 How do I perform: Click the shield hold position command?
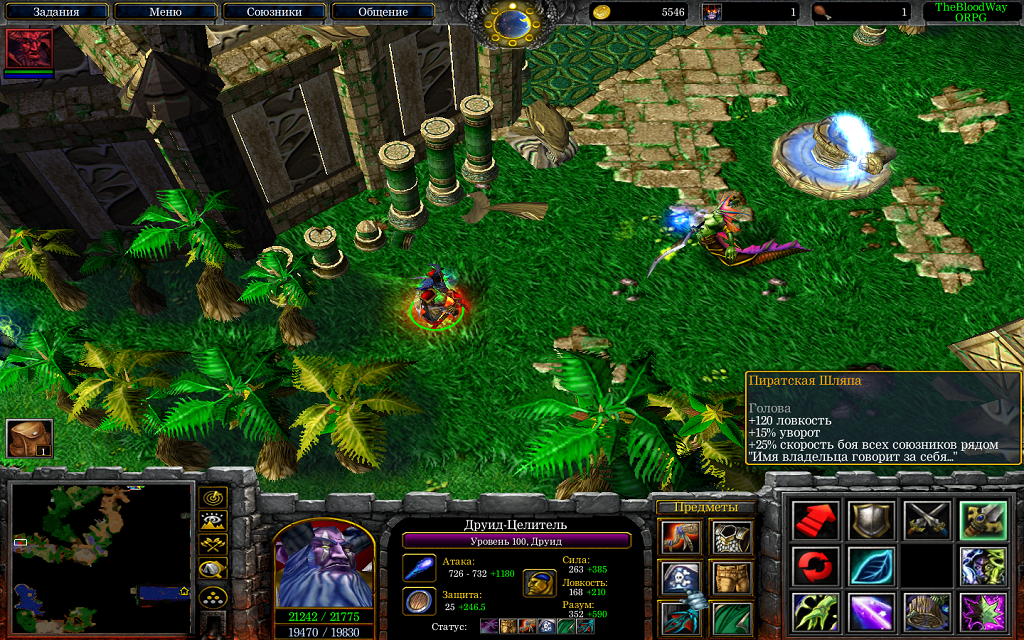click(x=870, y=520)
